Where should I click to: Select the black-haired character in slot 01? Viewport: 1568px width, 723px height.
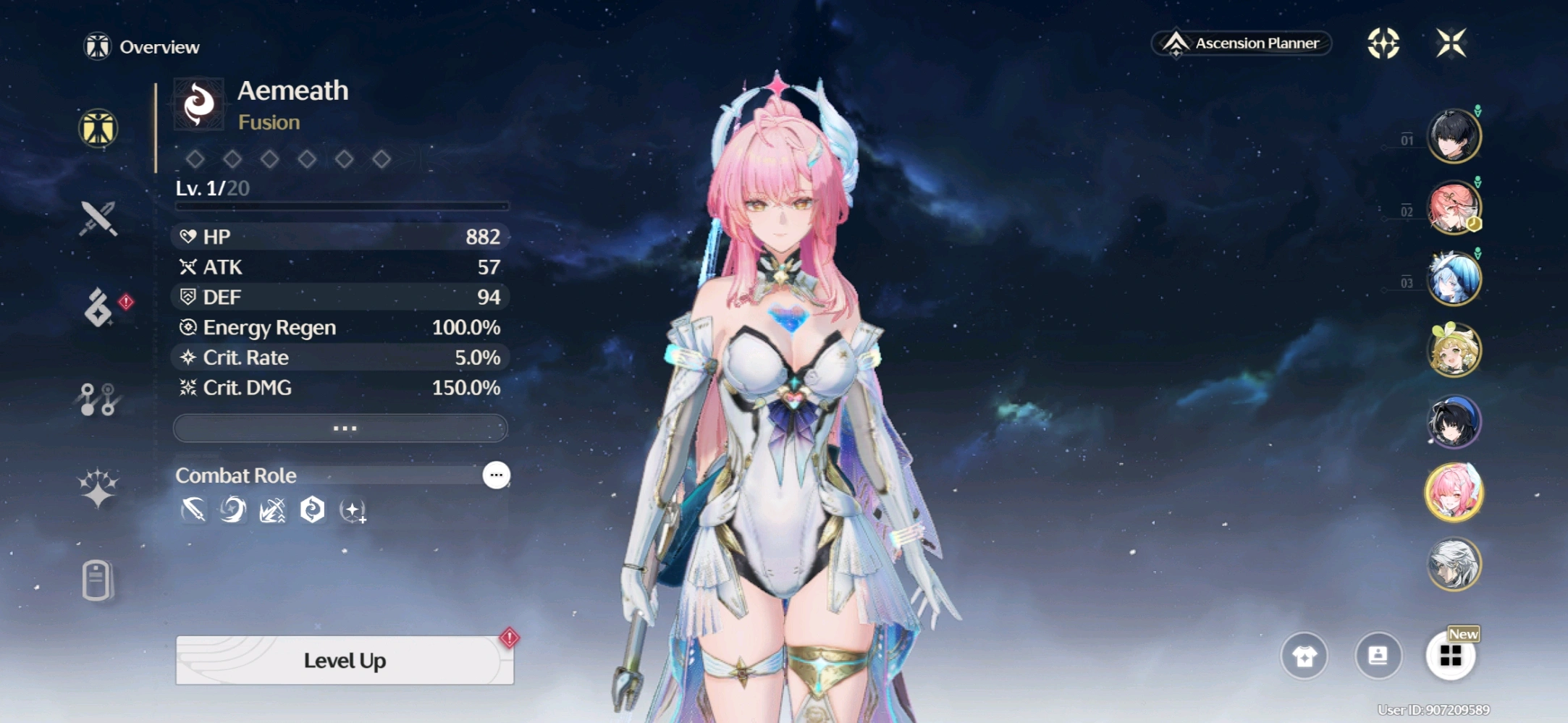click(x=1453, y=136)
